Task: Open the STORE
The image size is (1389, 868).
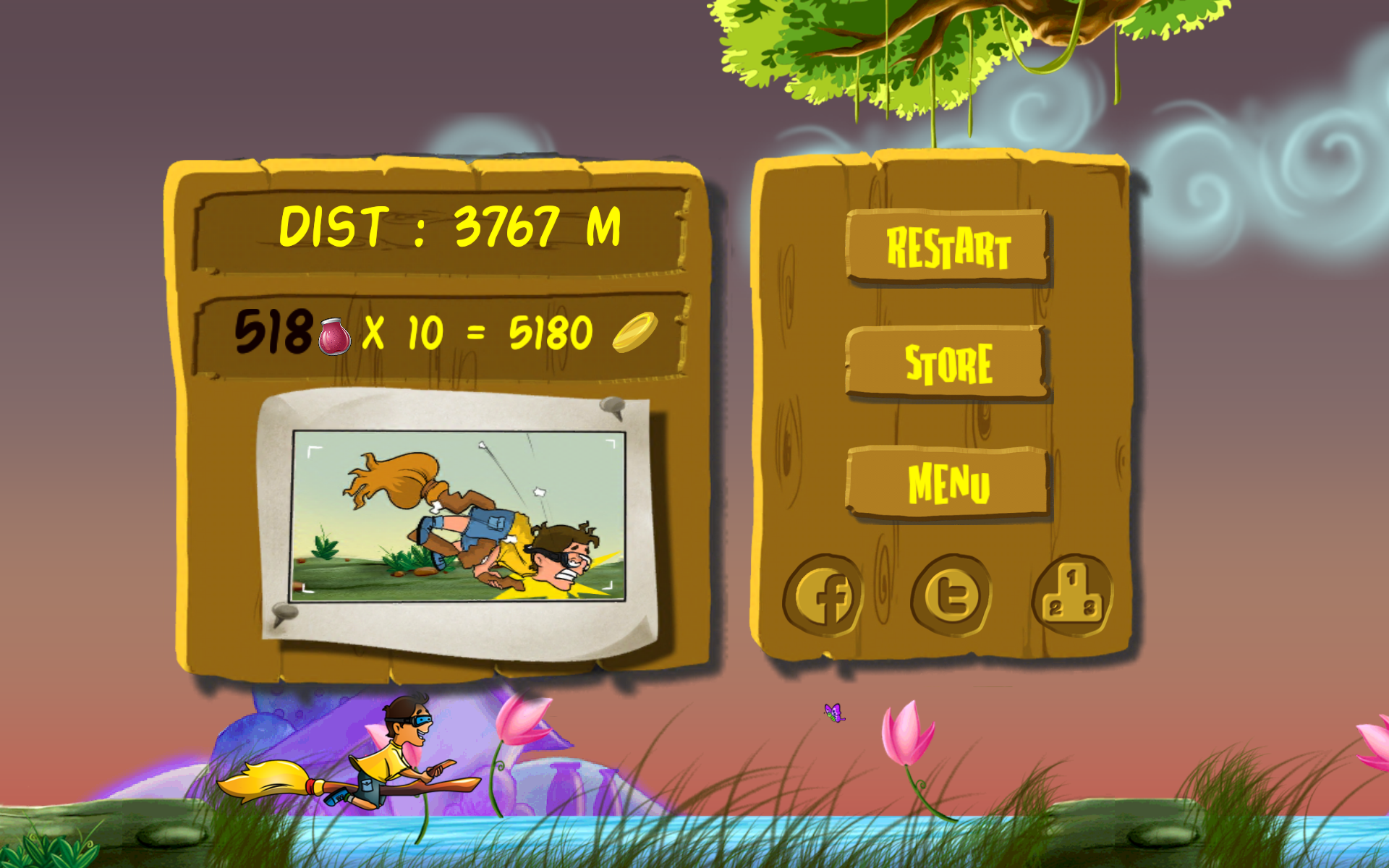Action: coord(948,361)
